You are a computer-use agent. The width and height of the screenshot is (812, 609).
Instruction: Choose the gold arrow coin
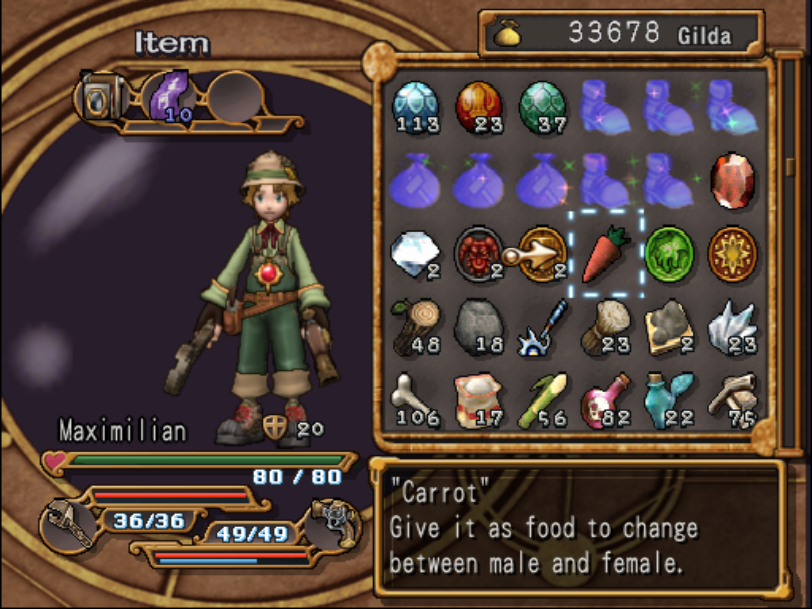(x=542, y=254)
